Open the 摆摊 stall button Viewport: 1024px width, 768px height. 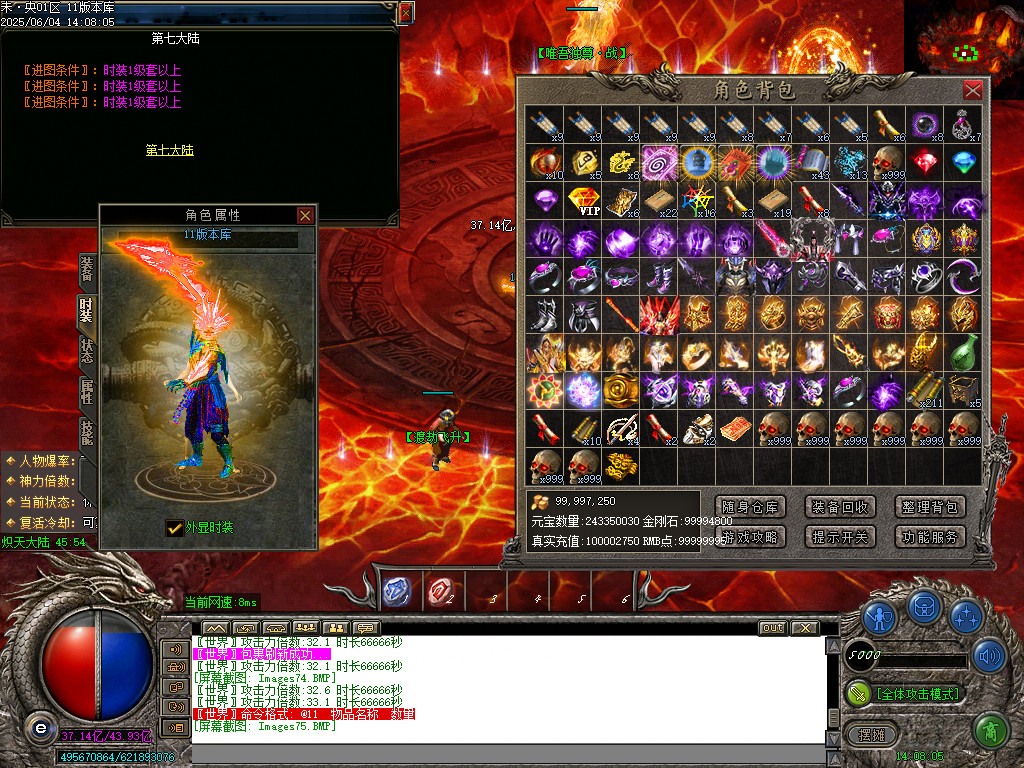[x=866, y=735]
